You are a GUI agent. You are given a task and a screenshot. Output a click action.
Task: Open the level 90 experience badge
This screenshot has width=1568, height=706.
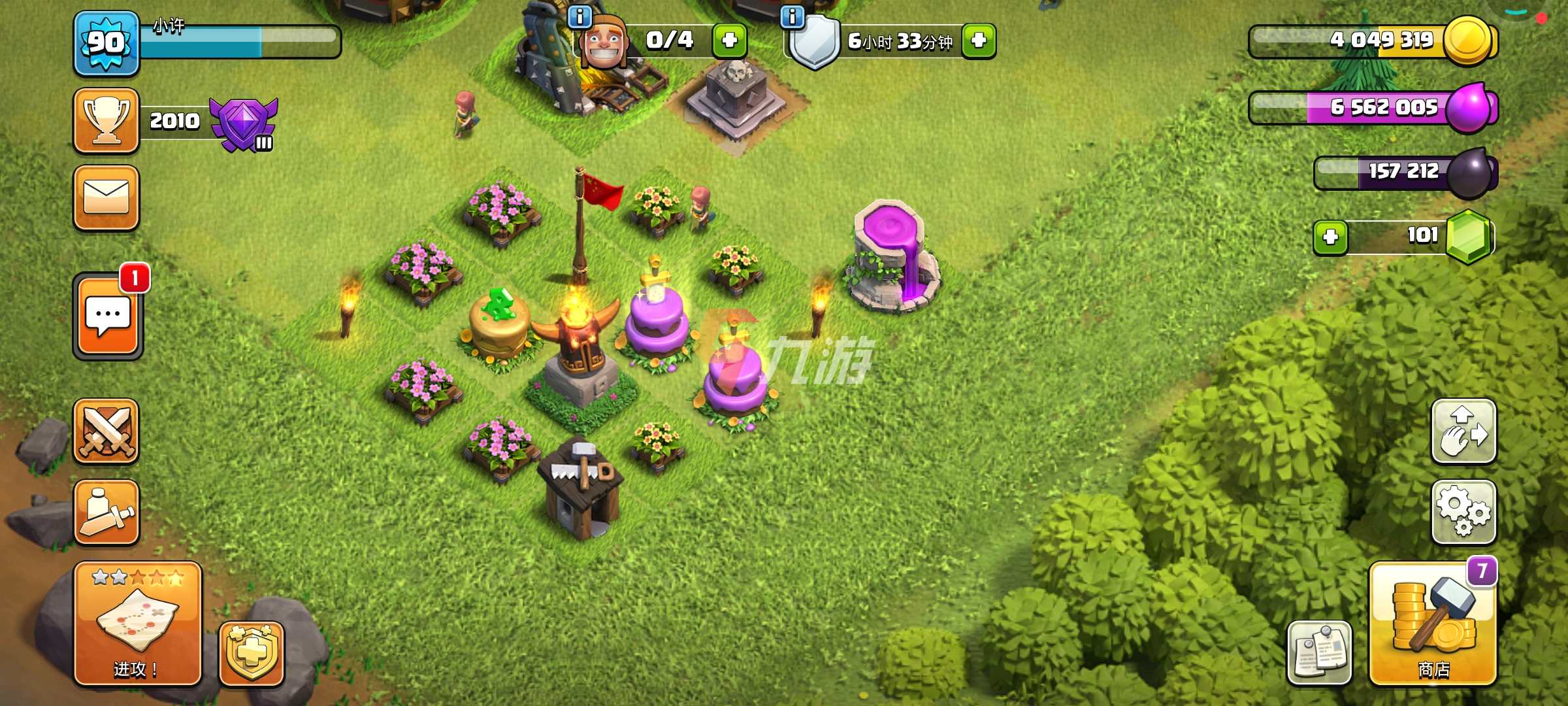click(106, 43)
